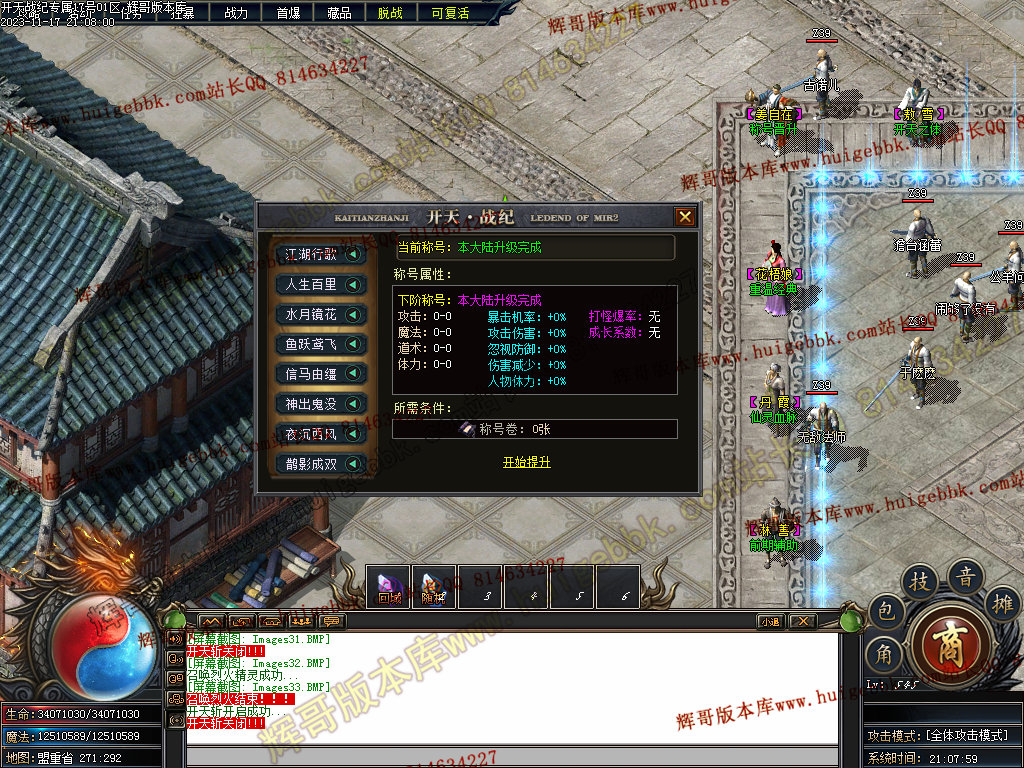Open the 藏品 collection menu
The height and width of the screenshot is (768, 1024).
click(339, 13)
